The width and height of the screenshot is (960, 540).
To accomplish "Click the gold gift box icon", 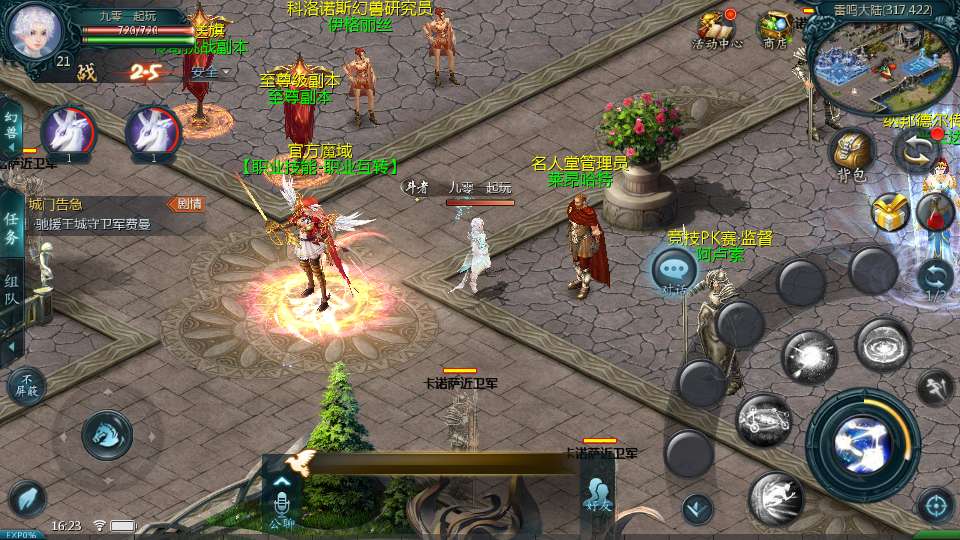I will tap(888, 212).
